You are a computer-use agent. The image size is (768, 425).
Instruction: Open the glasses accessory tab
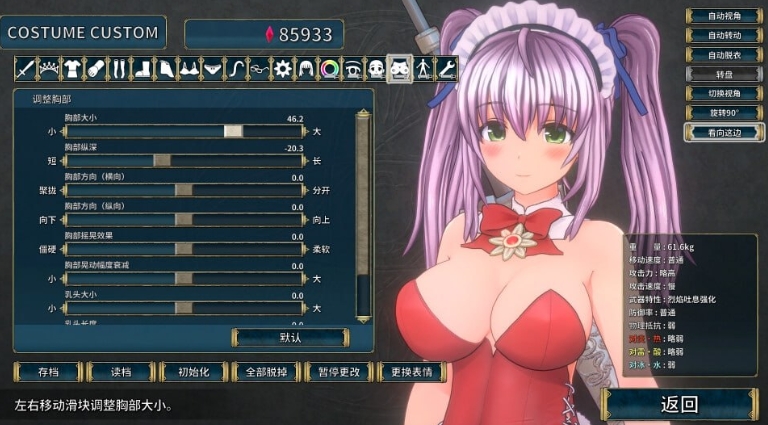click(259, 69)
